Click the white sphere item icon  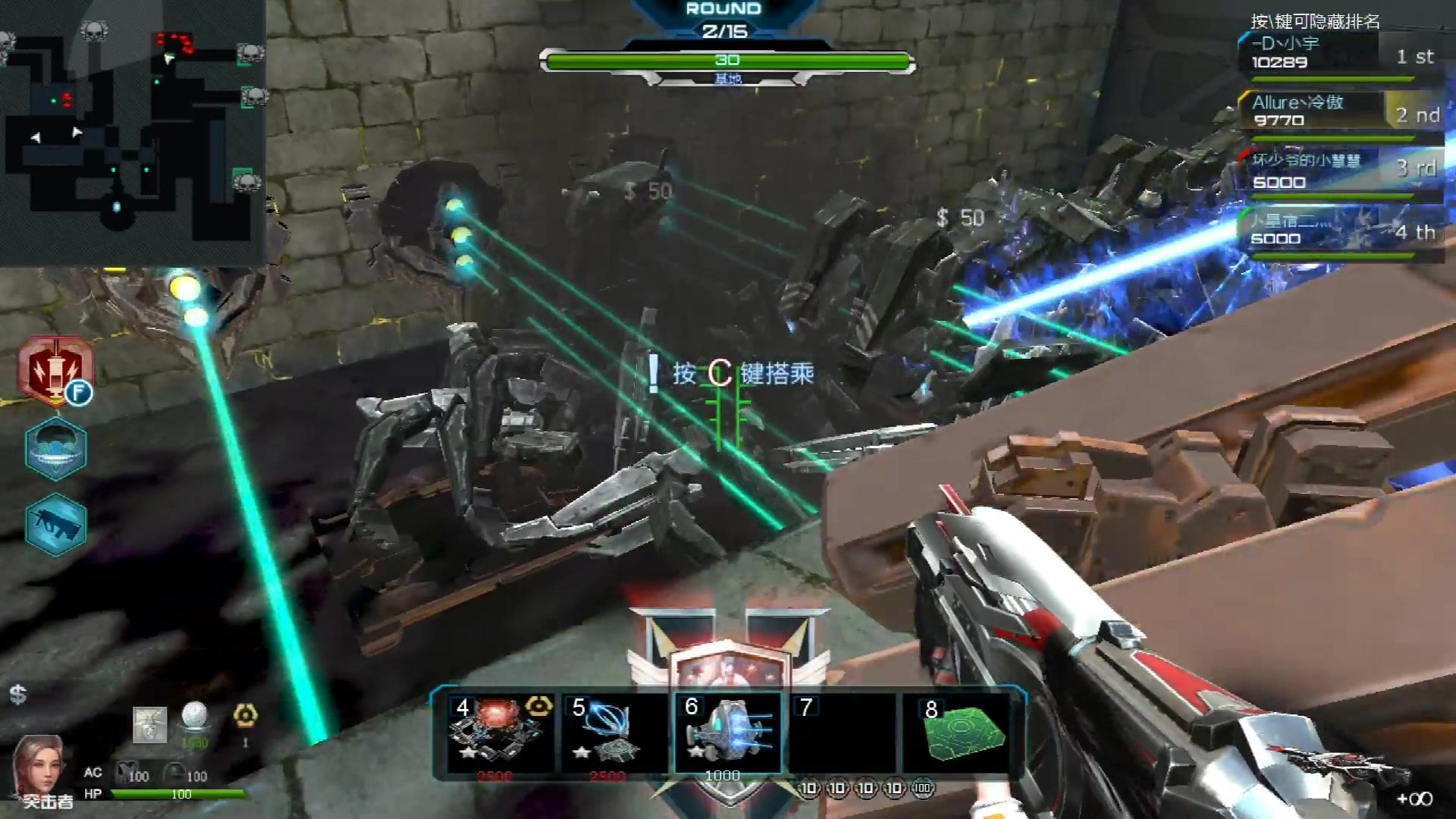click(195, 717)
